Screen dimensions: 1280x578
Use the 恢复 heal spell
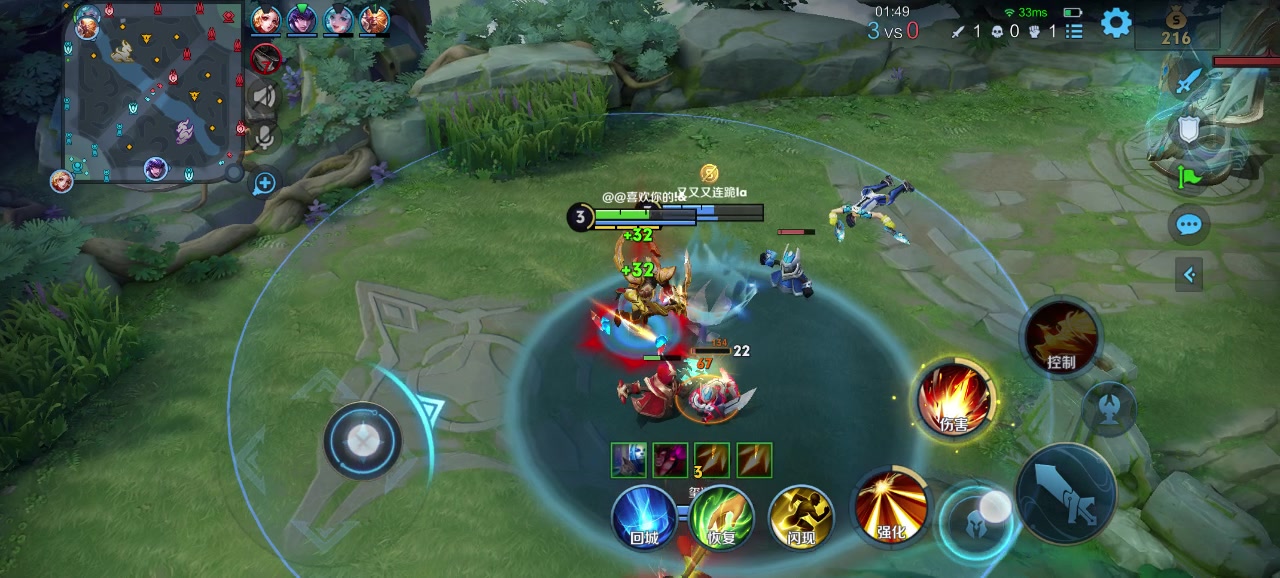click(721, 517)
